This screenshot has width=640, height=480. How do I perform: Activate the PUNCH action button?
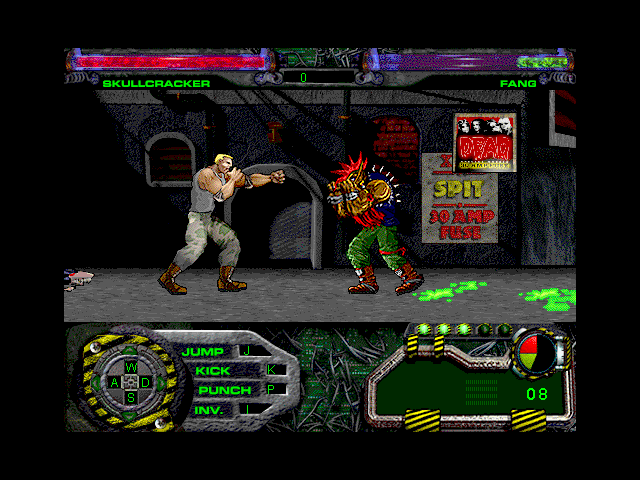pyautogui.click(x=224, y=389)
